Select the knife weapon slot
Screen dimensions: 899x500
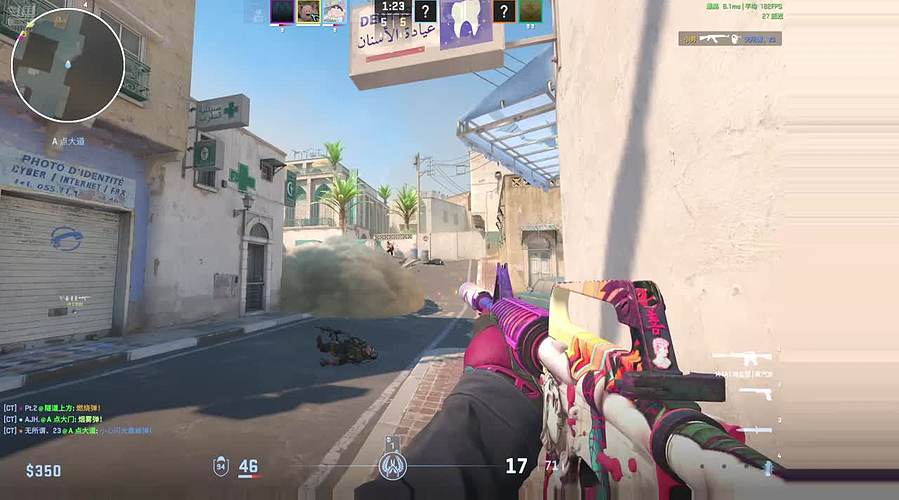(x=756, y=429)
